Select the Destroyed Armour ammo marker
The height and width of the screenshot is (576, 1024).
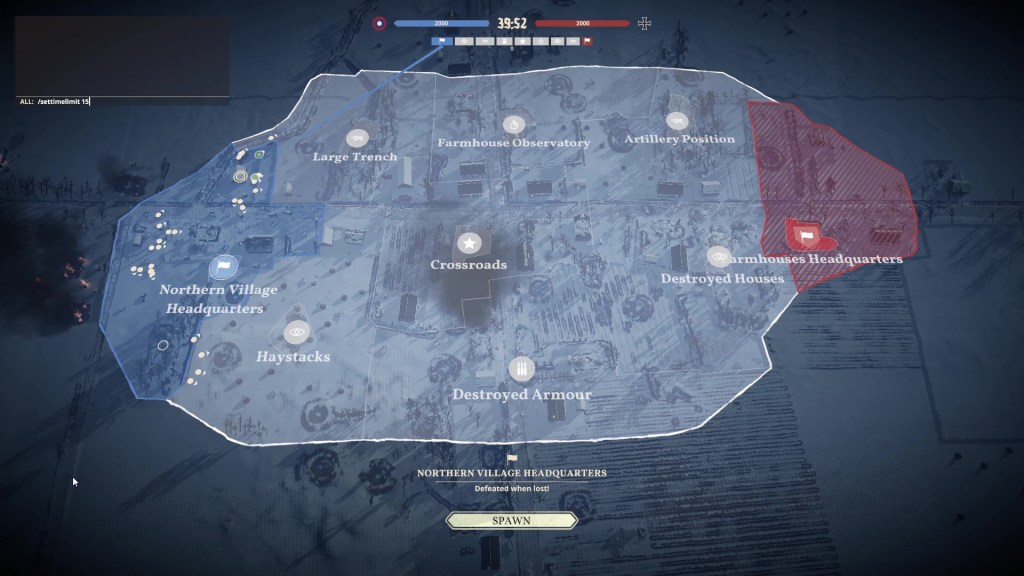(519, 370)
